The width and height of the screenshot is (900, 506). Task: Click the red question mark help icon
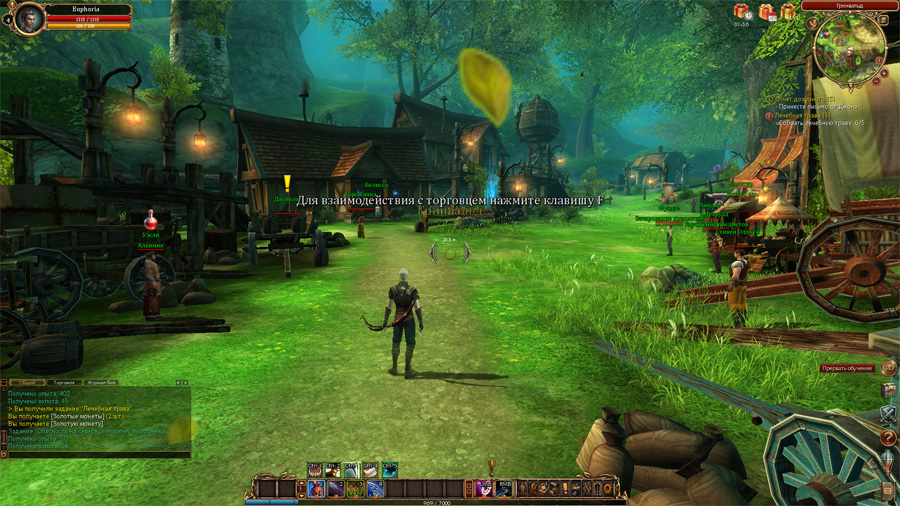tap(888, 439)
